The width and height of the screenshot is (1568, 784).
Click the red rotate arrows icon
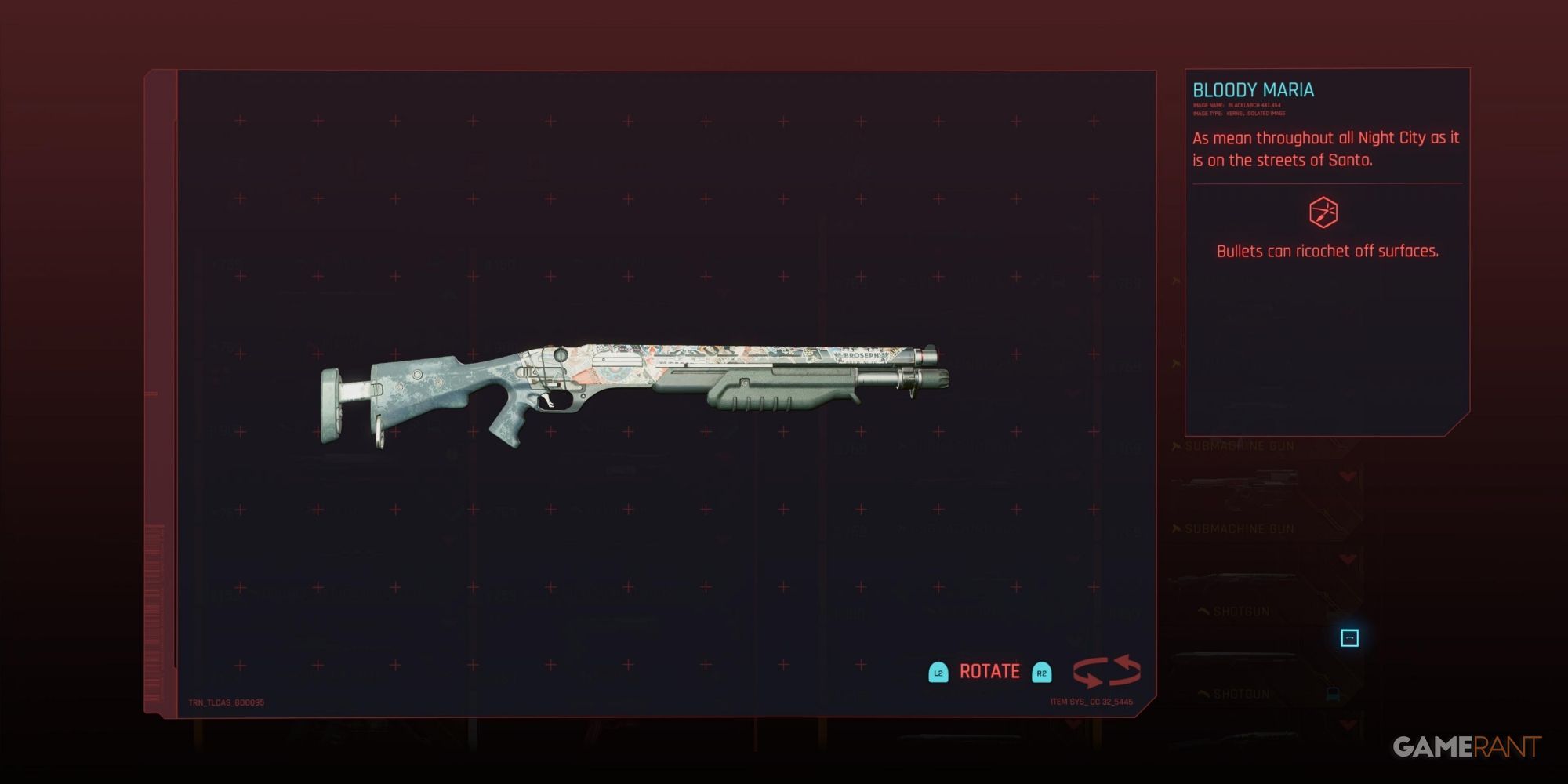click(1107, 670)
